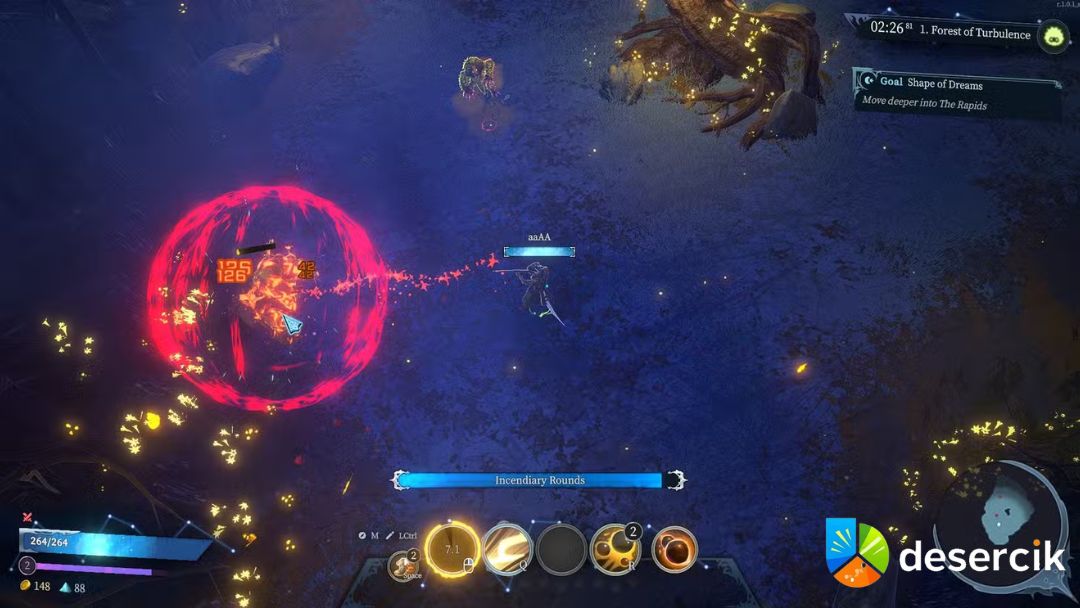The image size is (1080, 608).
Task: Trigger the fiery orange orb skill
Action: [674, 549]
